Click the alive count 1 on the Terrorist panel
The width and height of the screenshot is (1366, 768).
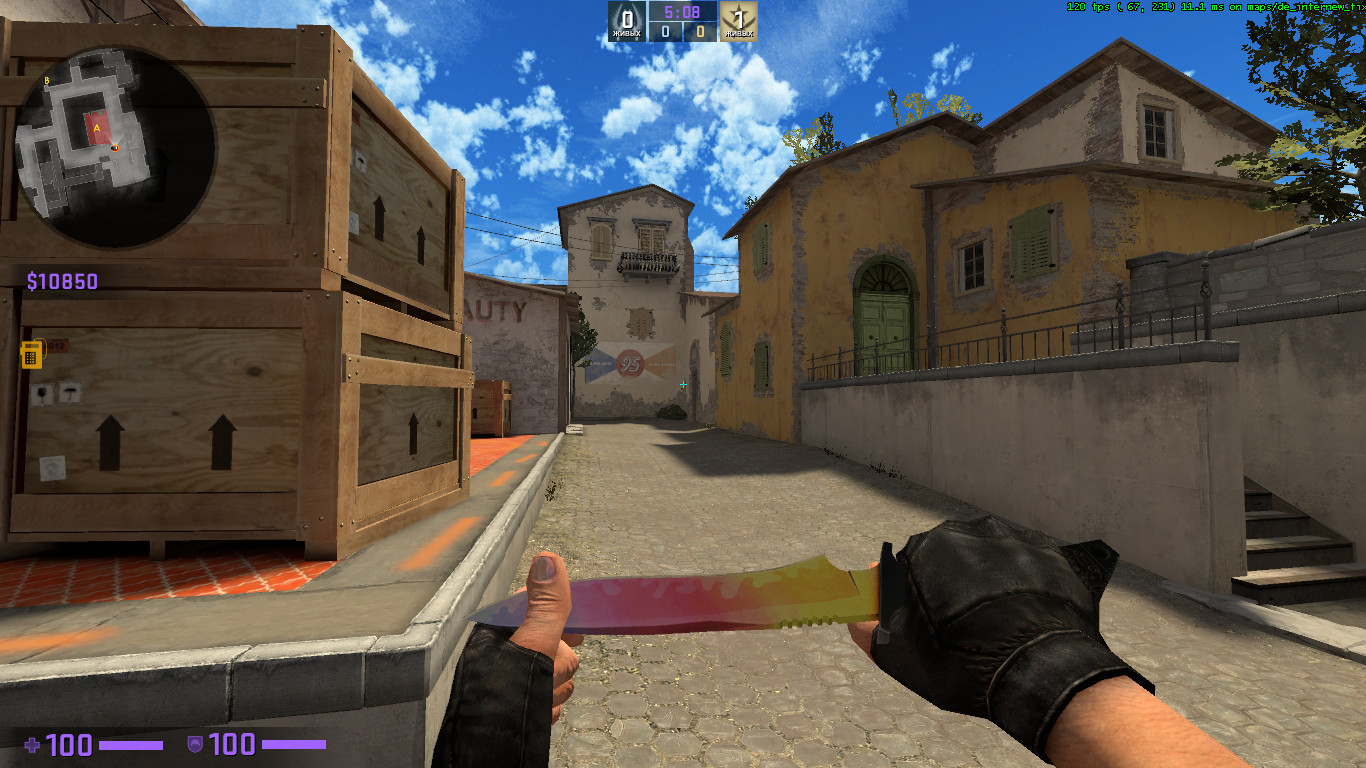pos(738,18)
